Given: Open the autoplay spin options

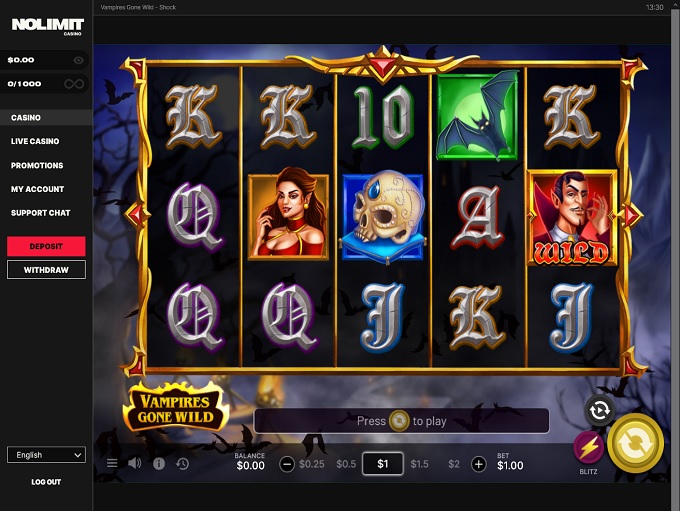Looking at the screenshot, I should click(599, 410).
